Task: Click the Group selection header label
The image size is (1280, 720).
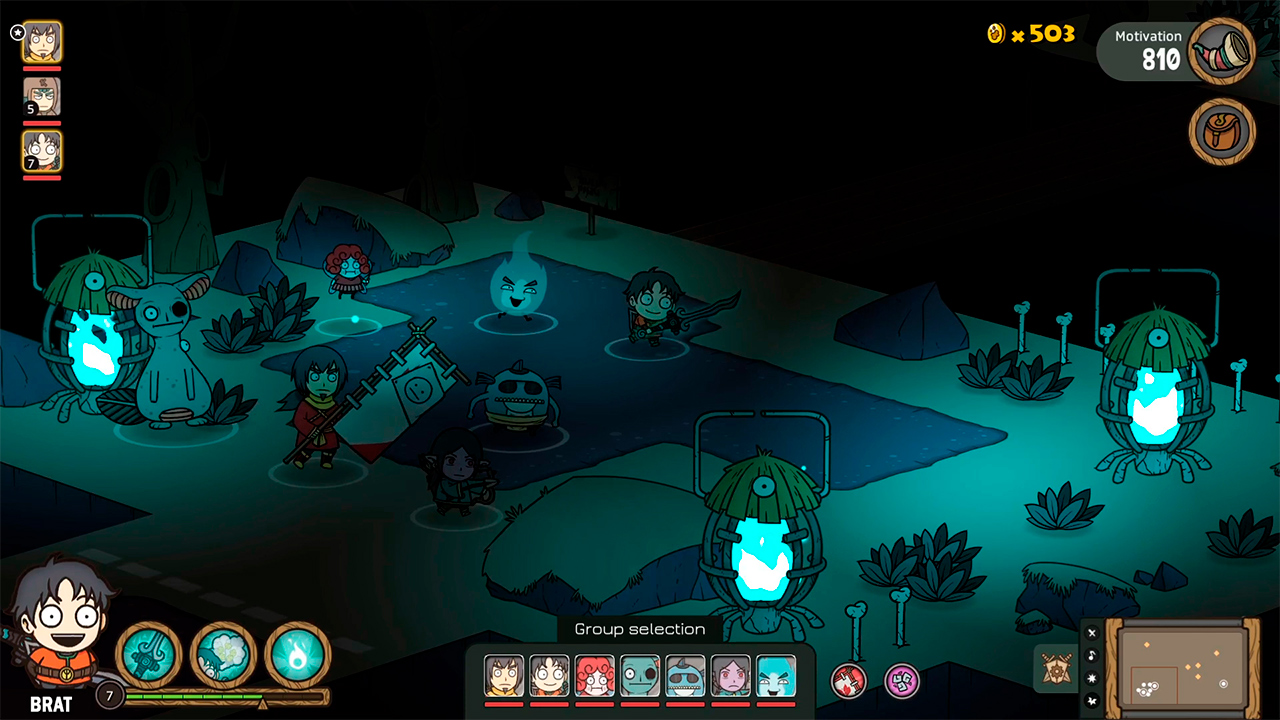Action: coord(638,628)
